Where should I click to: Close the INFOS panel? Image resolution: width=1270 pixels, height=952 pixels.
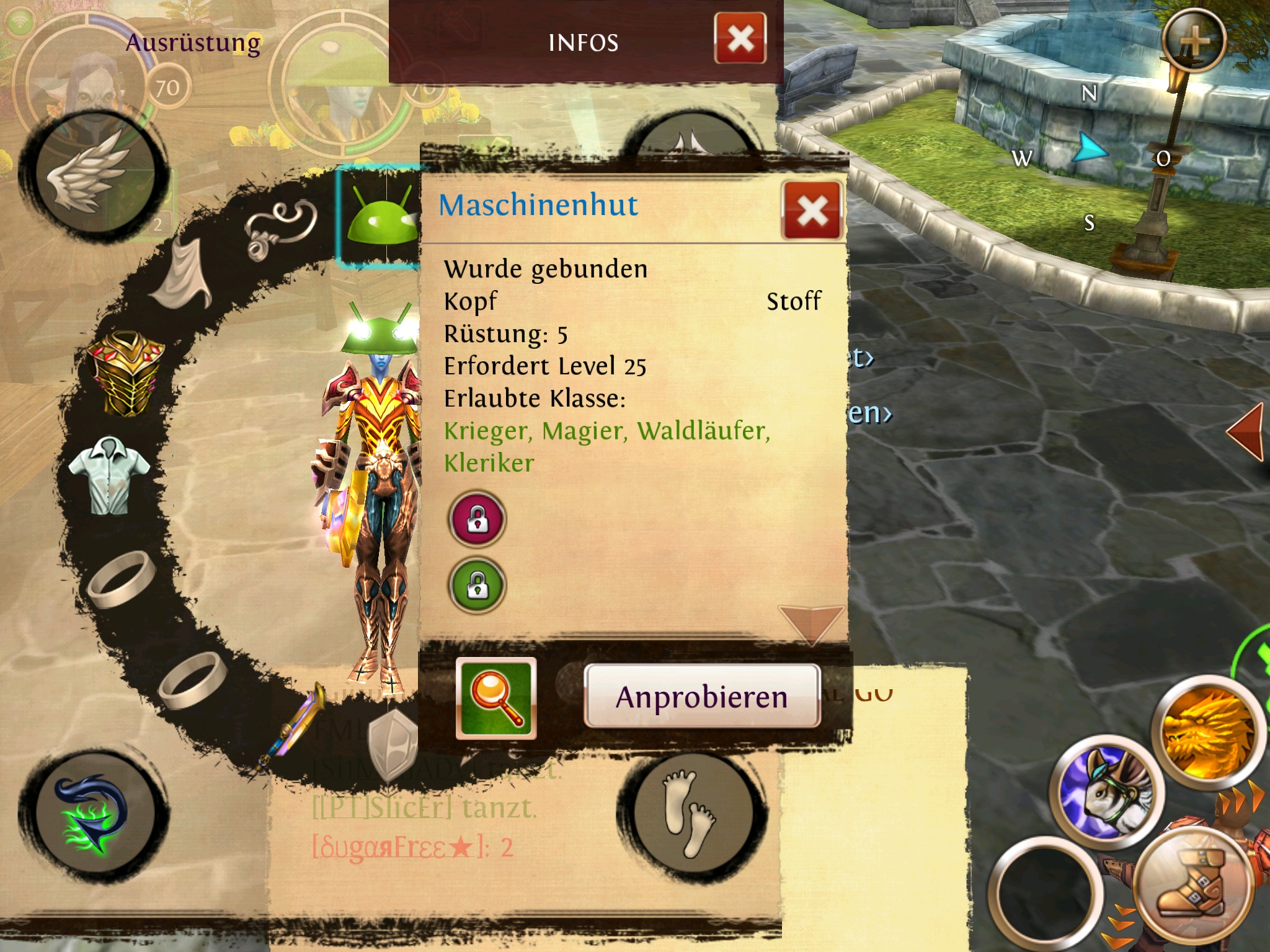click(x=740, y=39)
